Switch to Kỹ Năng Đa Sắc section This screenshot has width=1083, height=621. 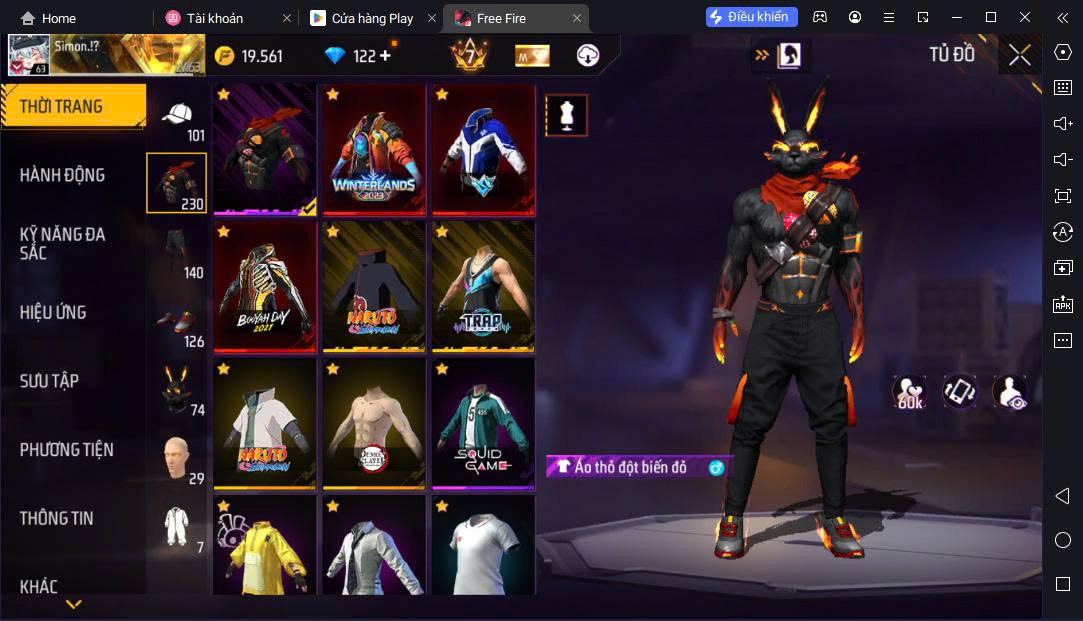62,243
